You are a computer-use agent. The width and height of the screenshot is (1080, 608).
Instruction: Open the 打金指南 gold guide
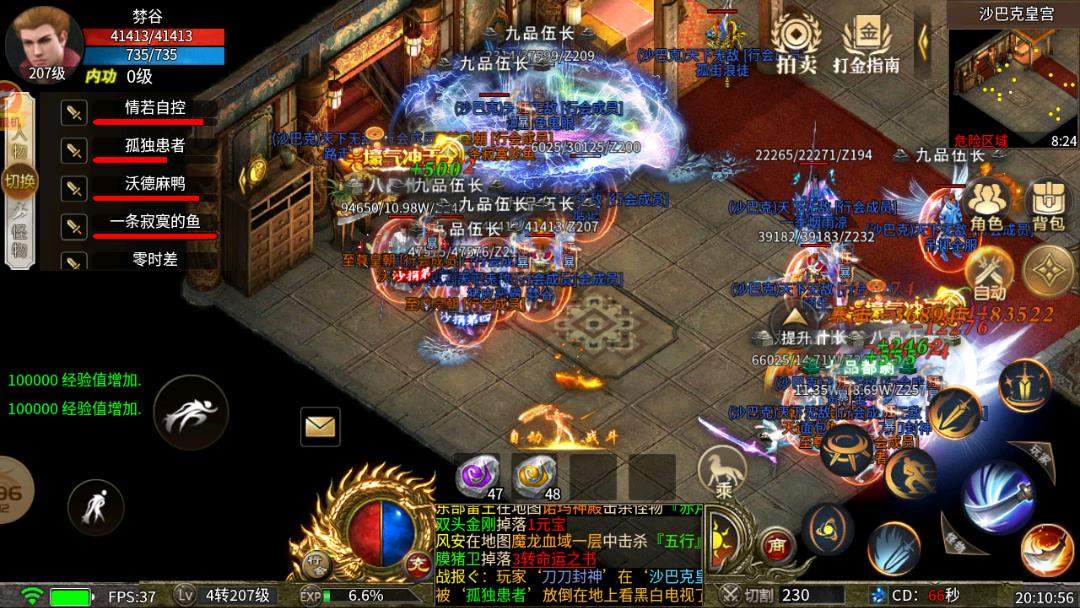(x=867, y=45)
